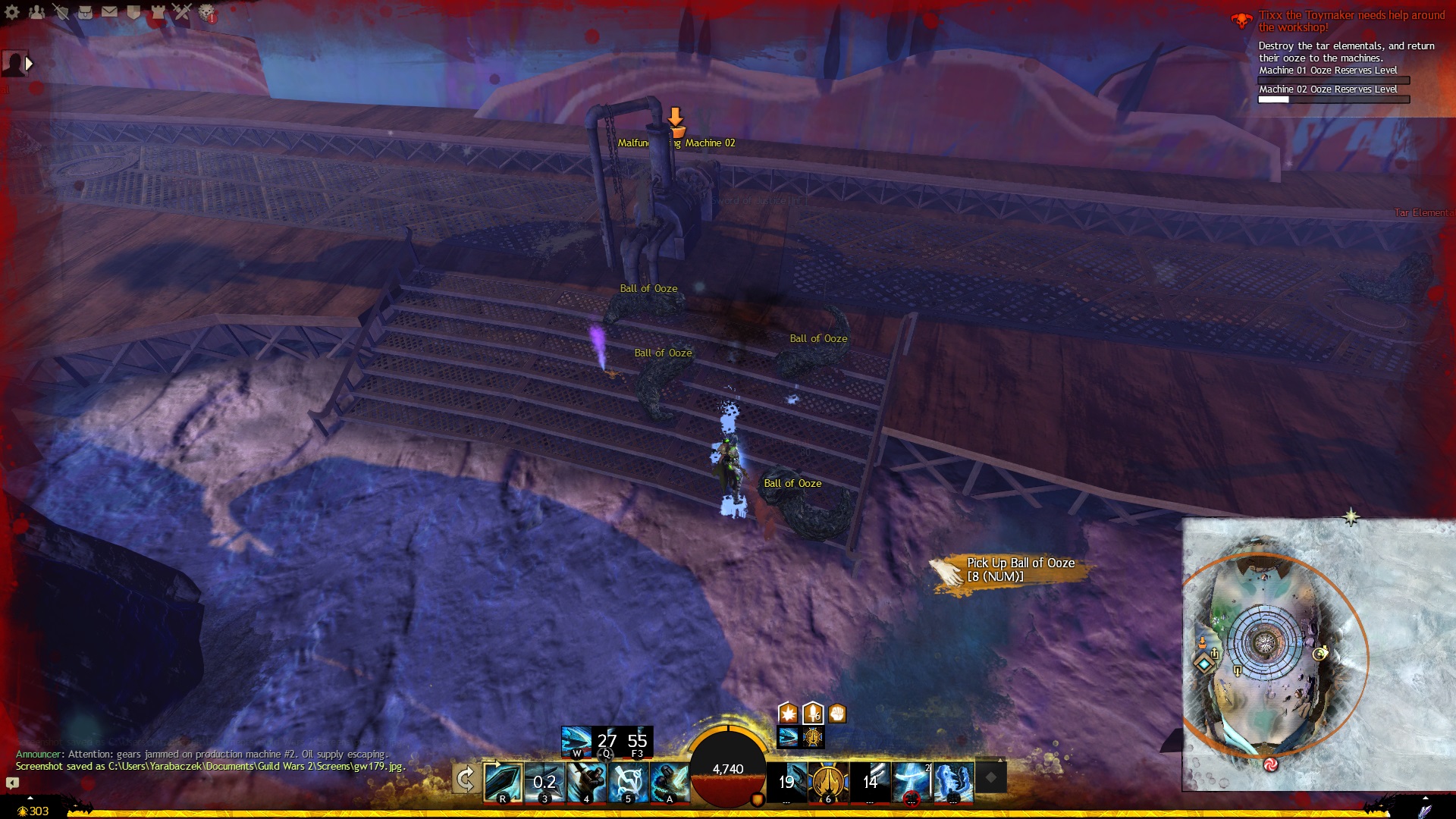
Task: Open the mail envelope icon
Action: tap(109, 12)
